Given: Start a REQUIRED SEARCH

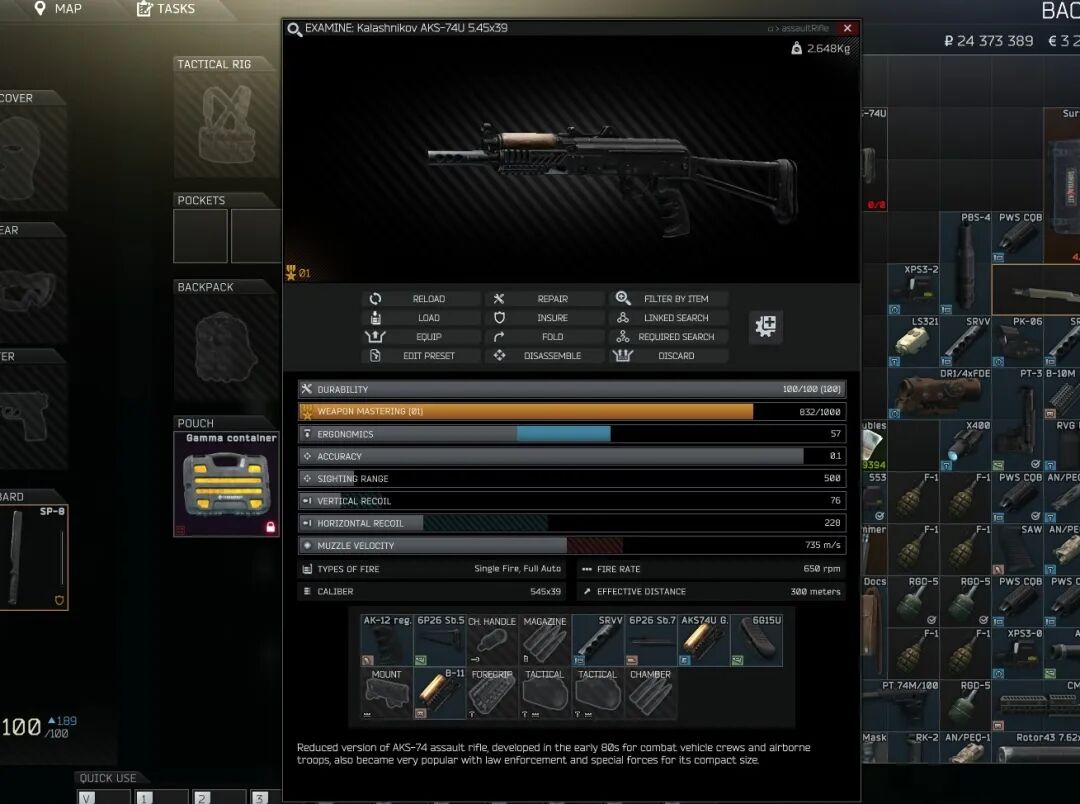Looking at the screenshot, I should 668,337.
